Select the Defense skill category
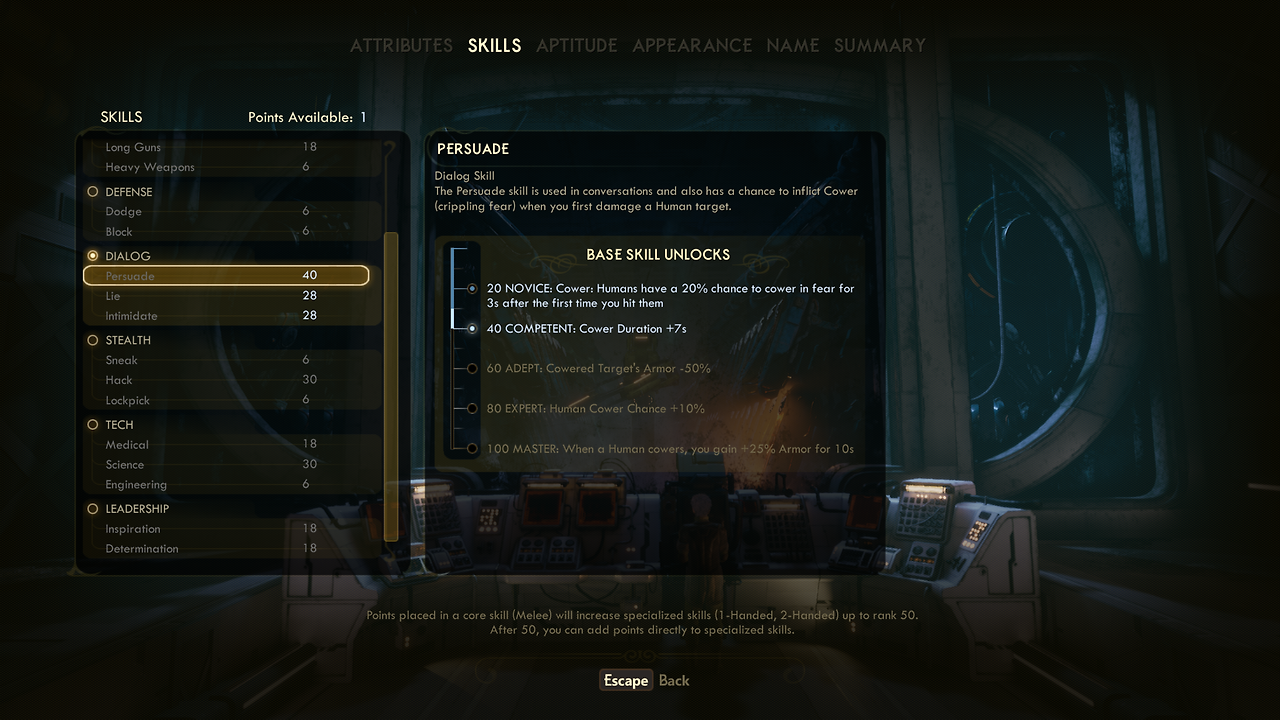Image resolution: width=1280 pixels, height=720 pixels. tap(128, 192)
